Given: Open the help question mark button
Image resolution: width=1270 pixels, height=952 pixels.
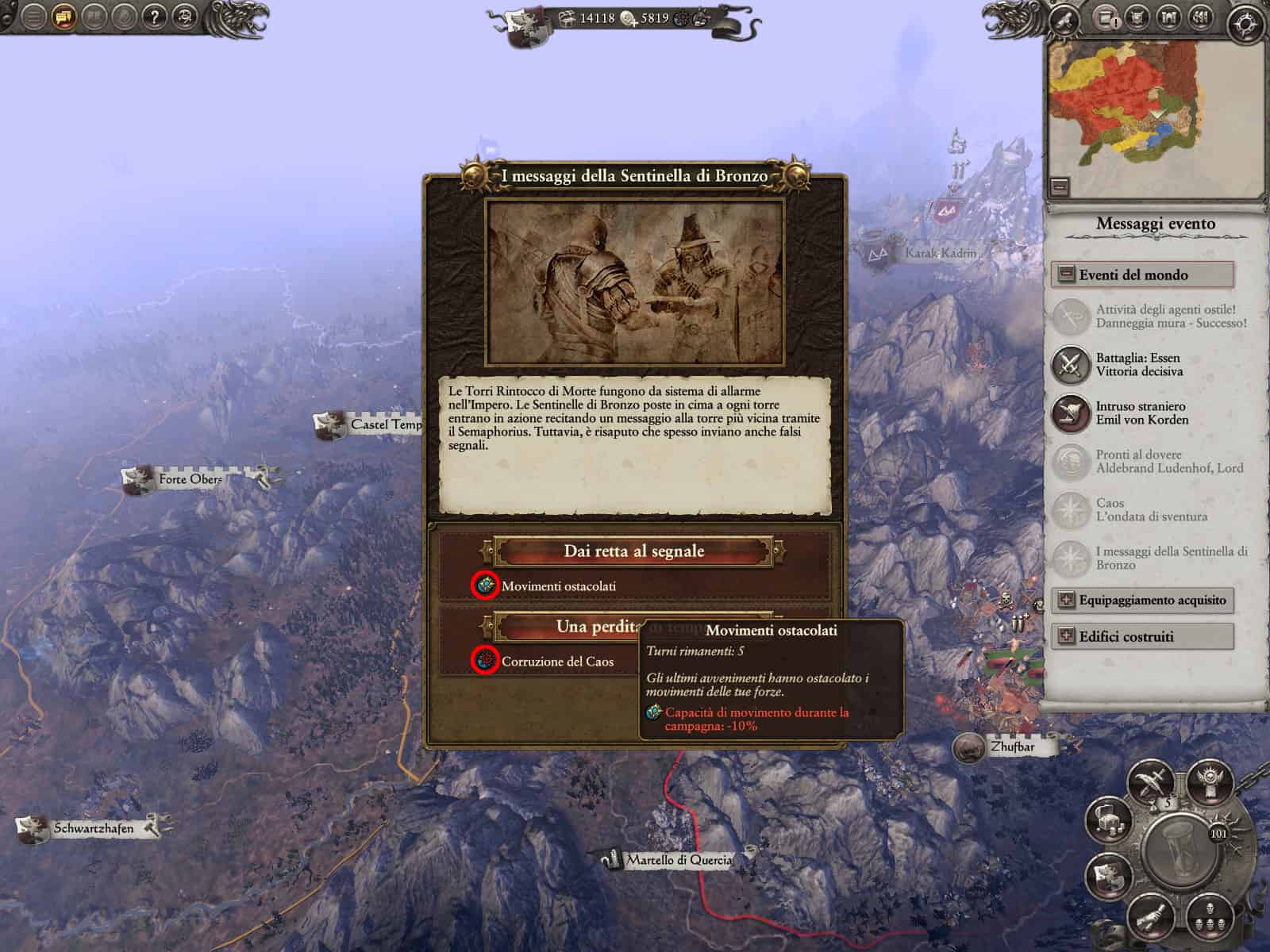Looking at the screenshot, I should 156,17.
